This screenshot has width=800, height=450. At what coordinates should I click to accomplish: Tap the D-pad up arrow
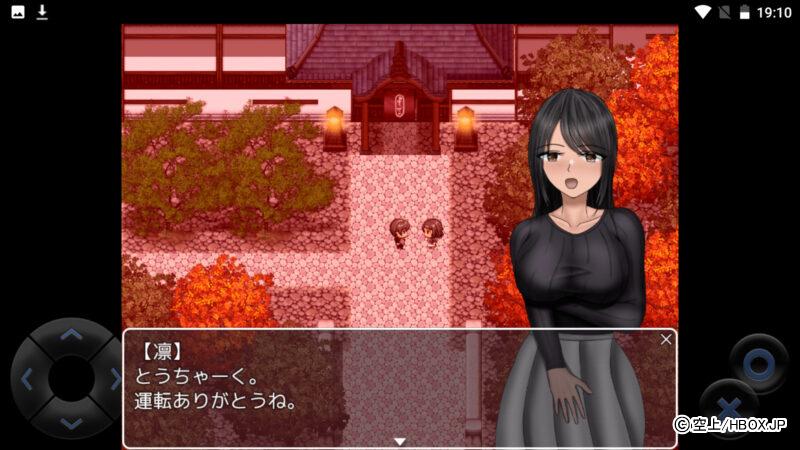coord(70,335)
